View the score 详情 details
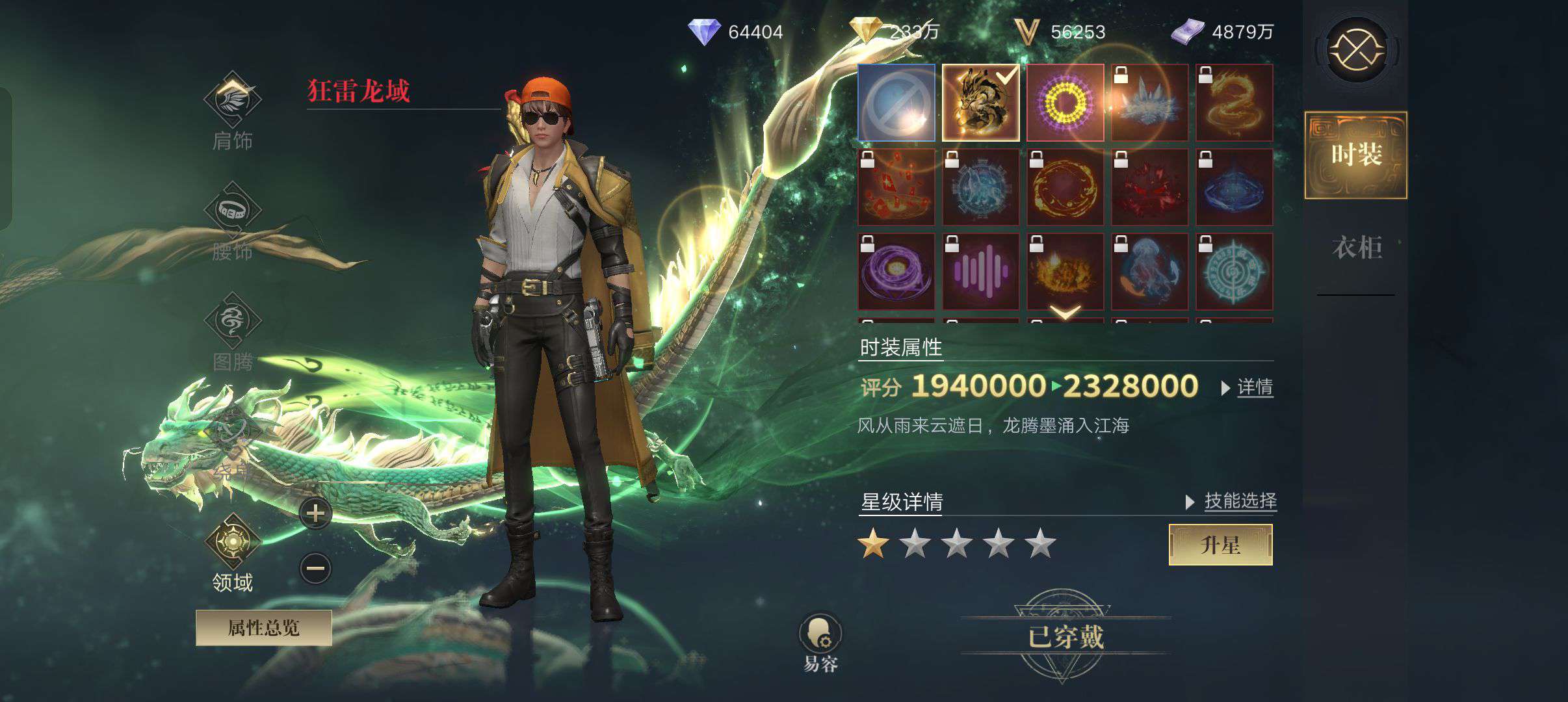This screenshot has height=702, width=1568. pos(1254,387)
